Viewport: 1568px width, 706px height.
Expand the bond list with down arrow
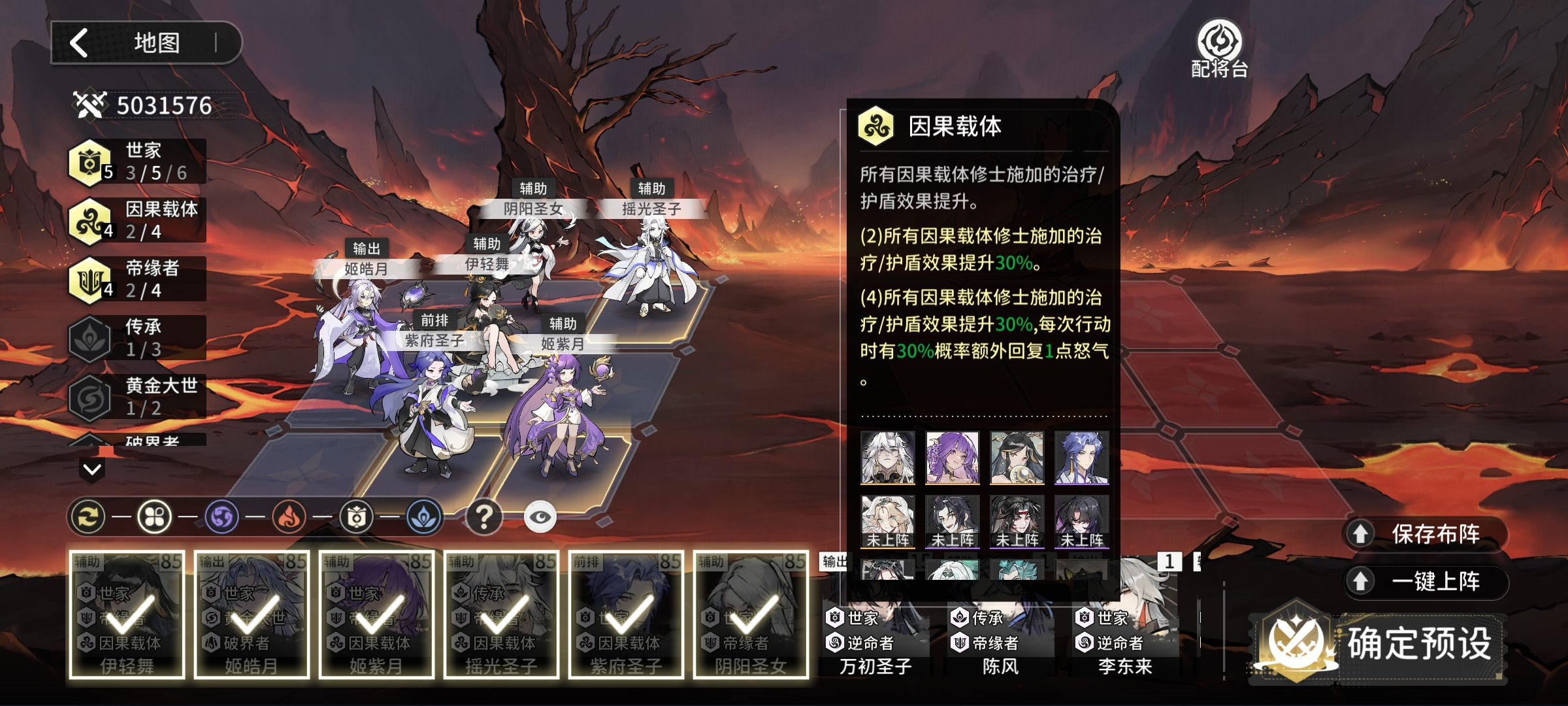(92, 469)
